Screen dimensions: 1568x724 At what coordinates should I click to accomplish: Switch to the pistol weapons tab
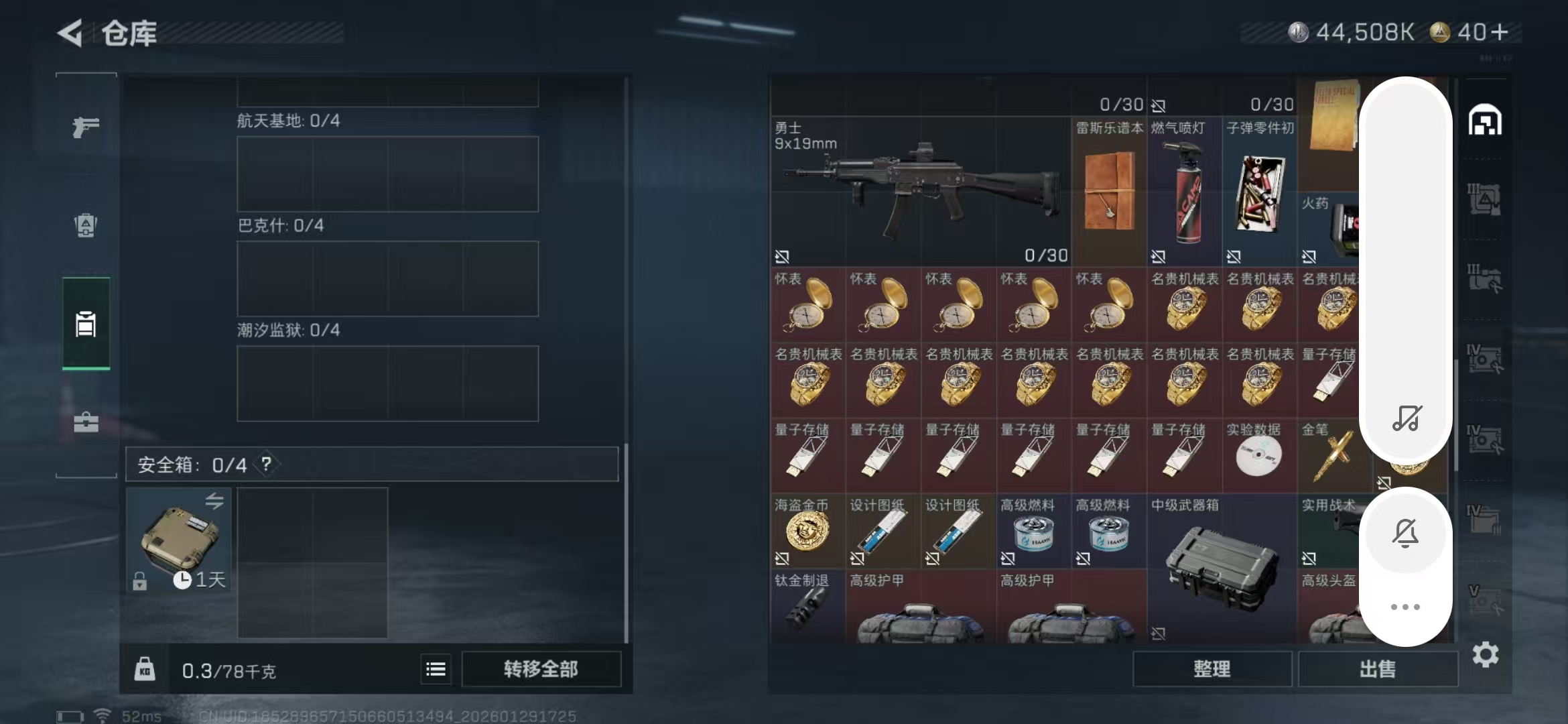click(86, 127)
